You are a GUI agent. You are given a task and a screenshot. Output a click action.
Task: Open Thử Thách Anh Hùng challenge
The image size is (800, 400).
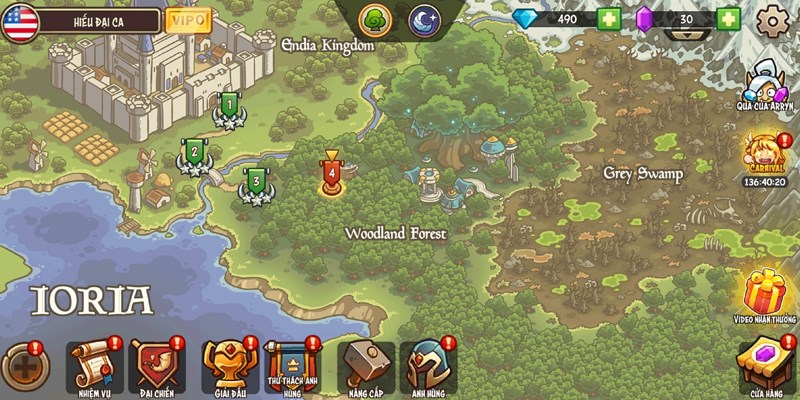coord(290,365)
